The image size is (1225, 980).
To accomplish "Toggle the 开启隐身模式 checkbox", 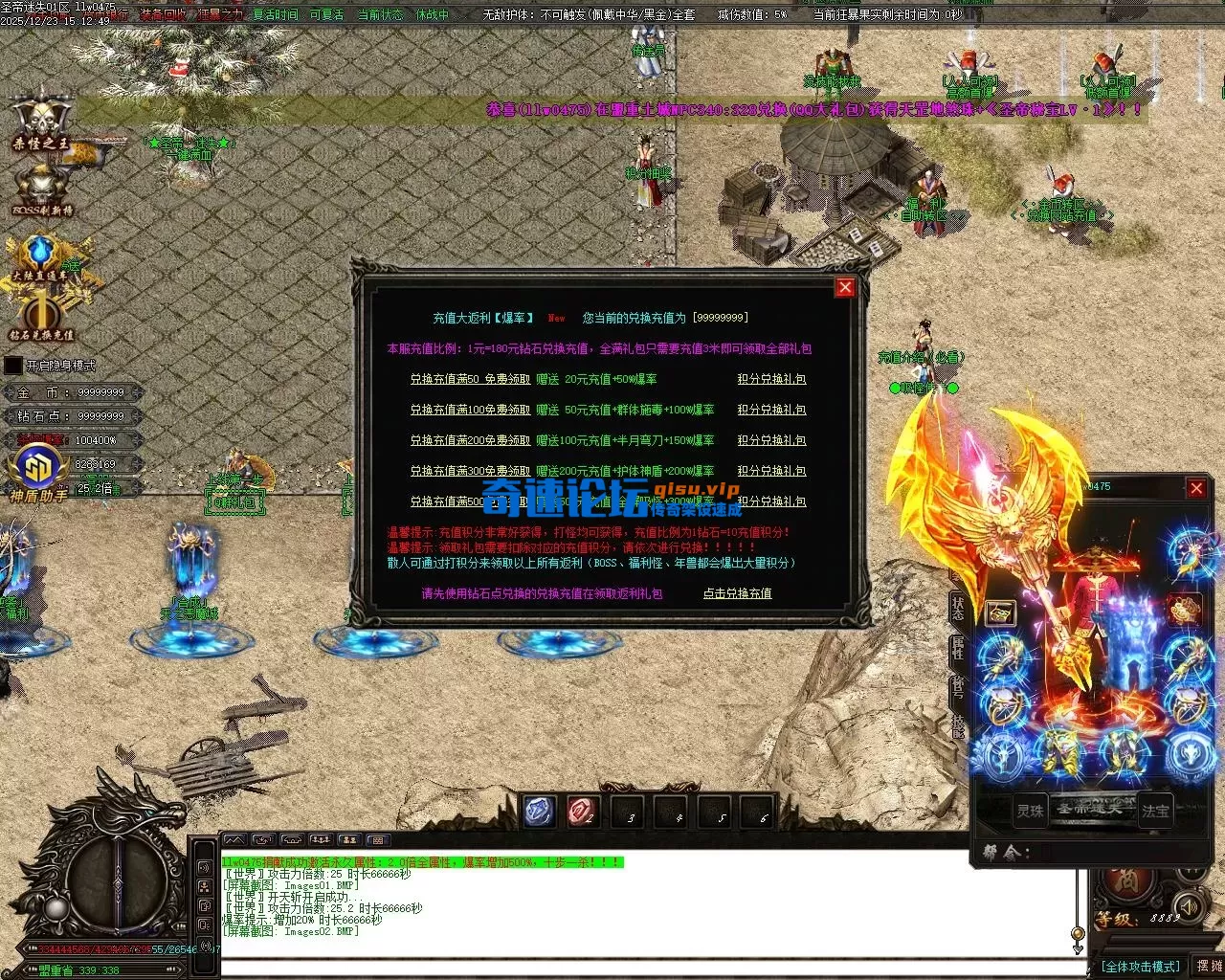I will tap(13, 366).
